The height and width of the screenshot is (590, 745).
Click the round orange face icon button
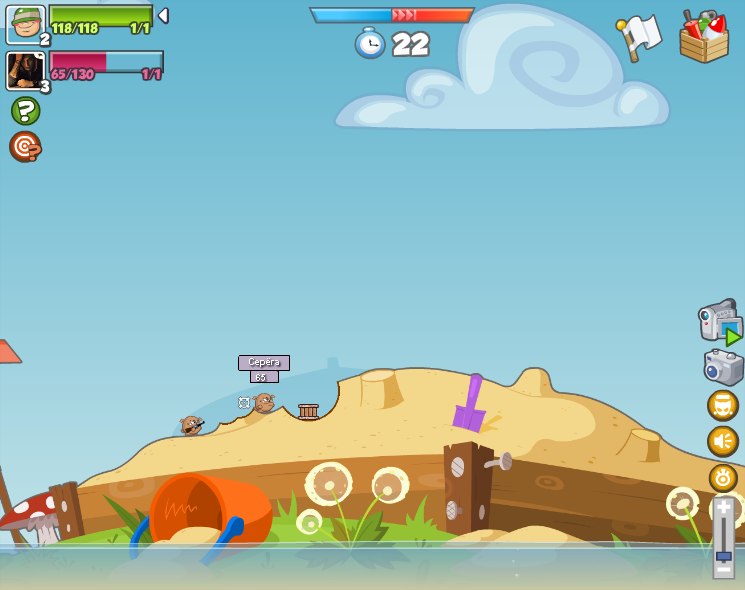coord(723,405)
